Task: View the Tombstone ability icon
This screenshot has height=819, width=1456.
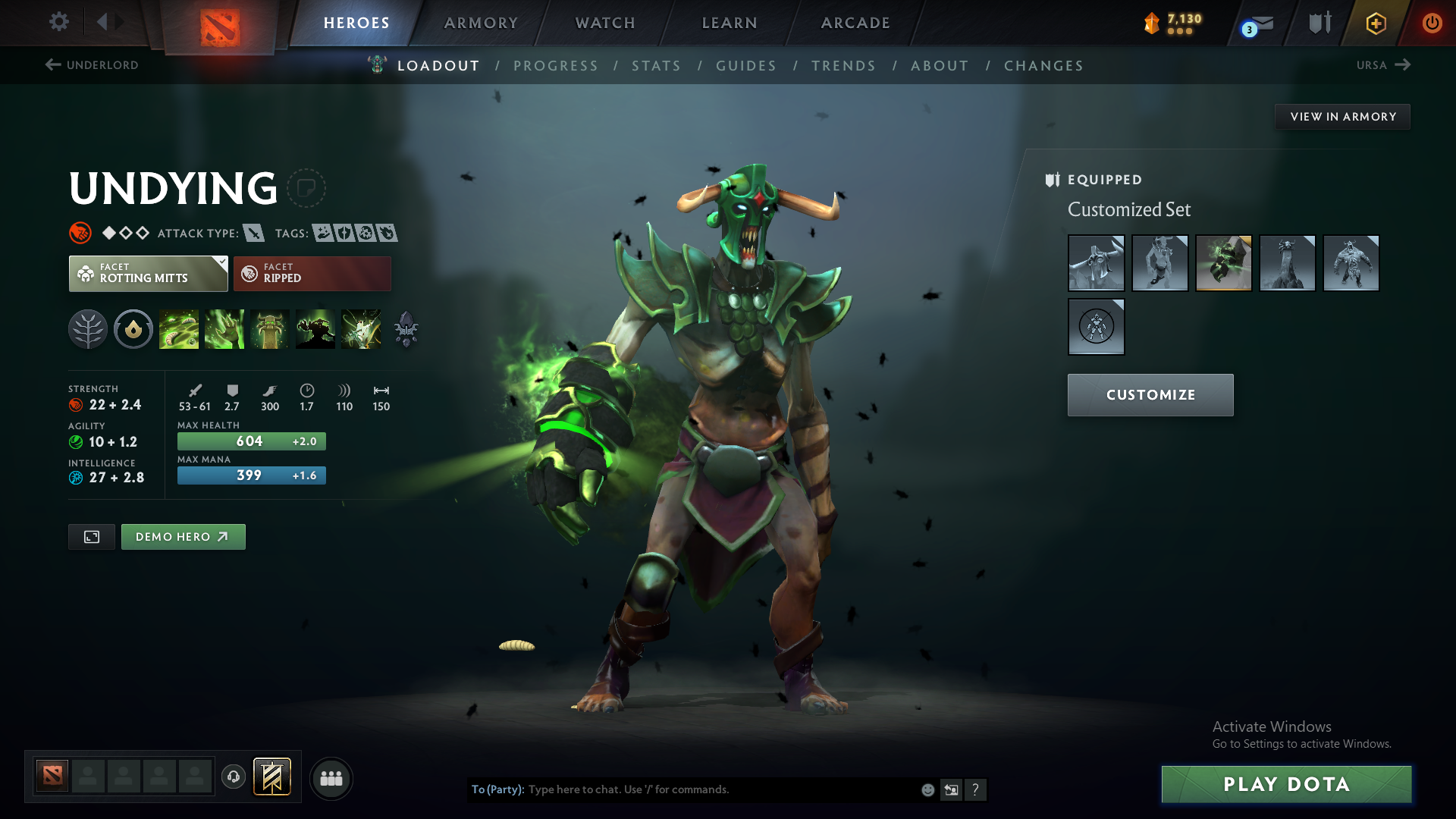Action: 270,328
